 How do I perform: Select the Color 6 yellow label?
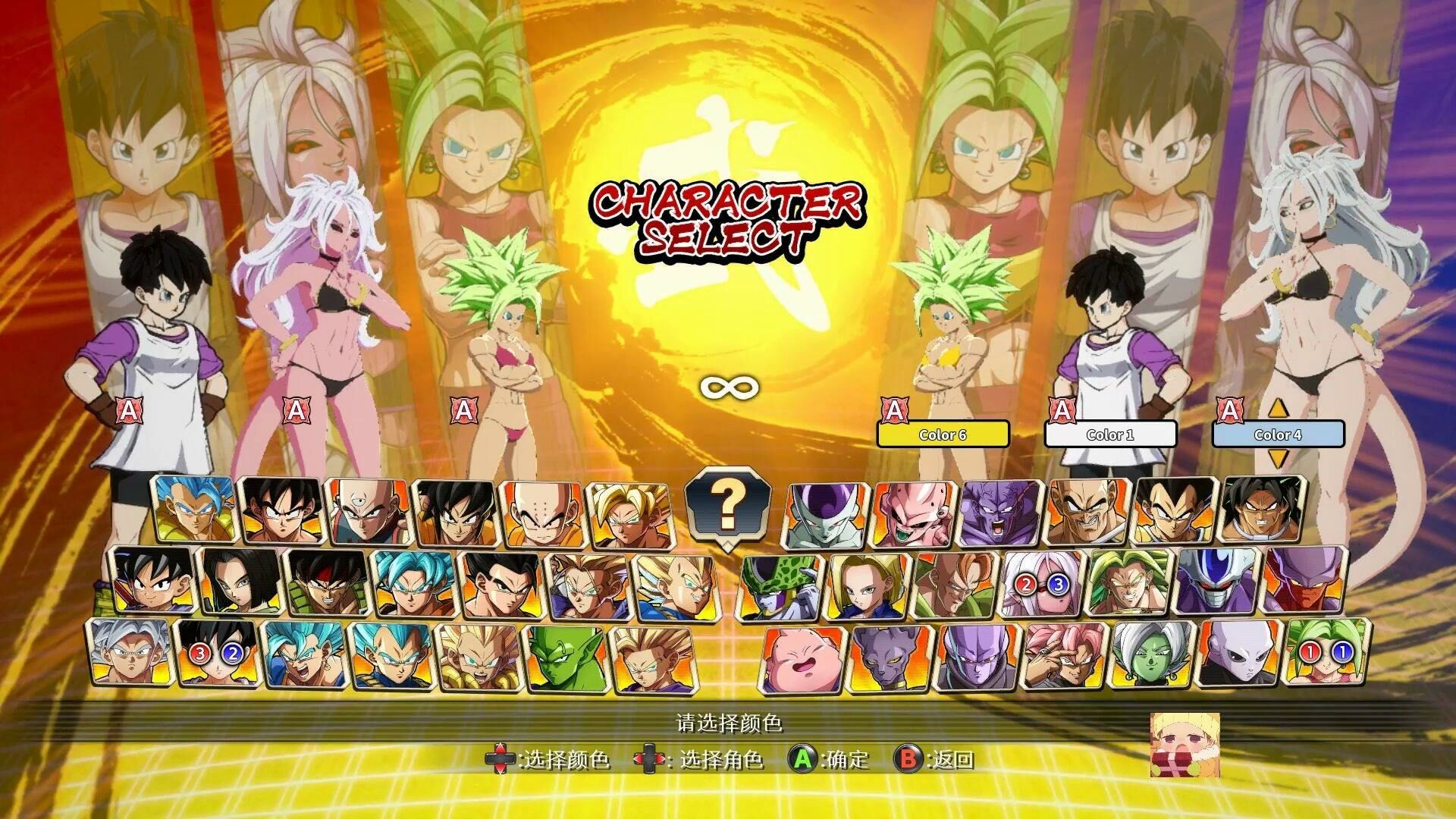943,435
